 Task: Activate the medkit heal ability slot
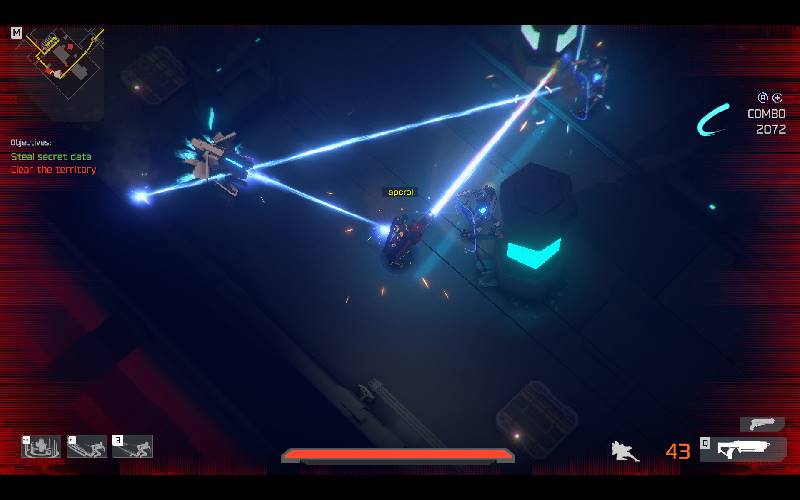(42, 447)
